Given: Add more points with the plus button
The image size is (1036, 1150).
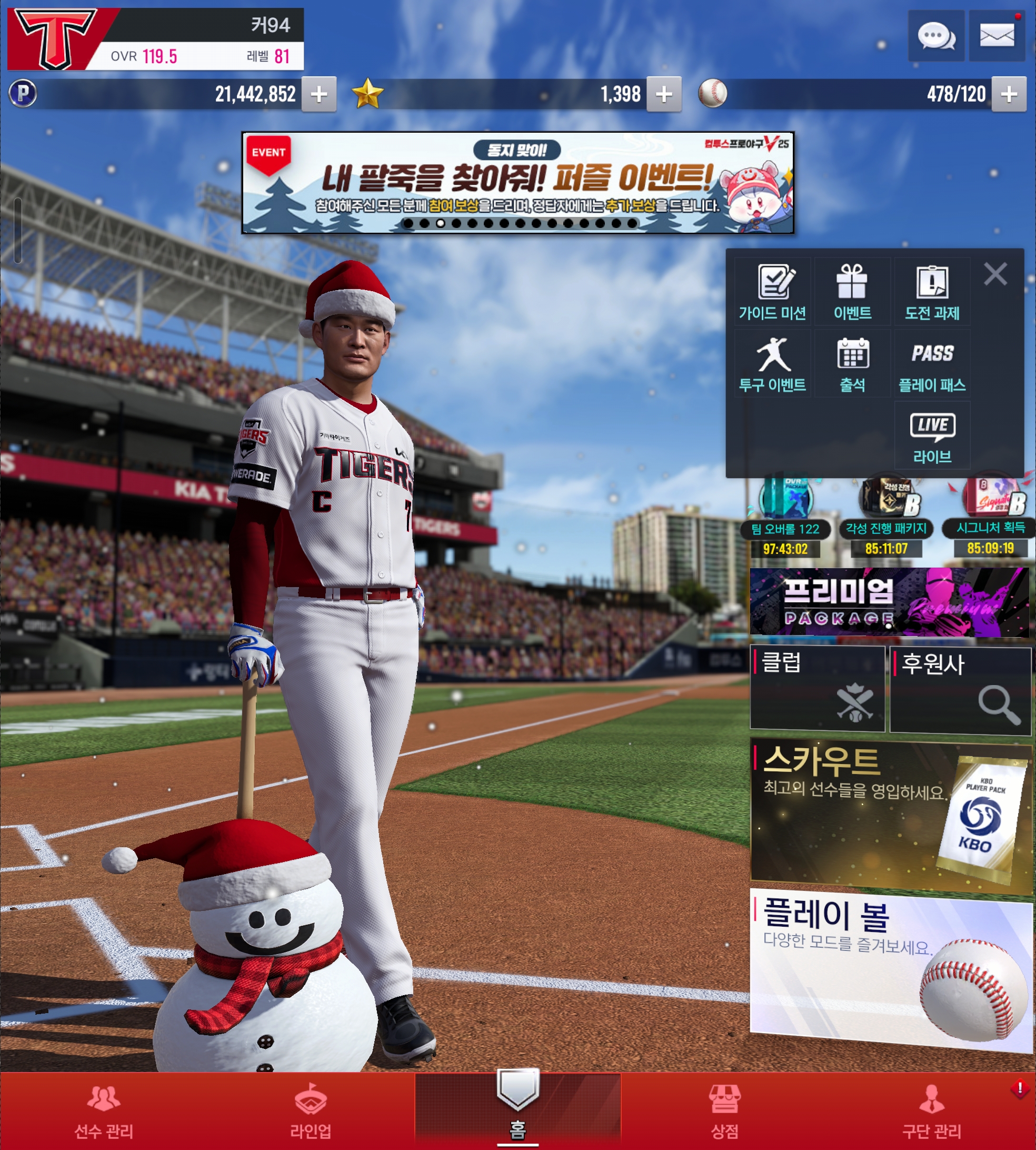Looking at the screenshot, I should [x=319, y=94].
